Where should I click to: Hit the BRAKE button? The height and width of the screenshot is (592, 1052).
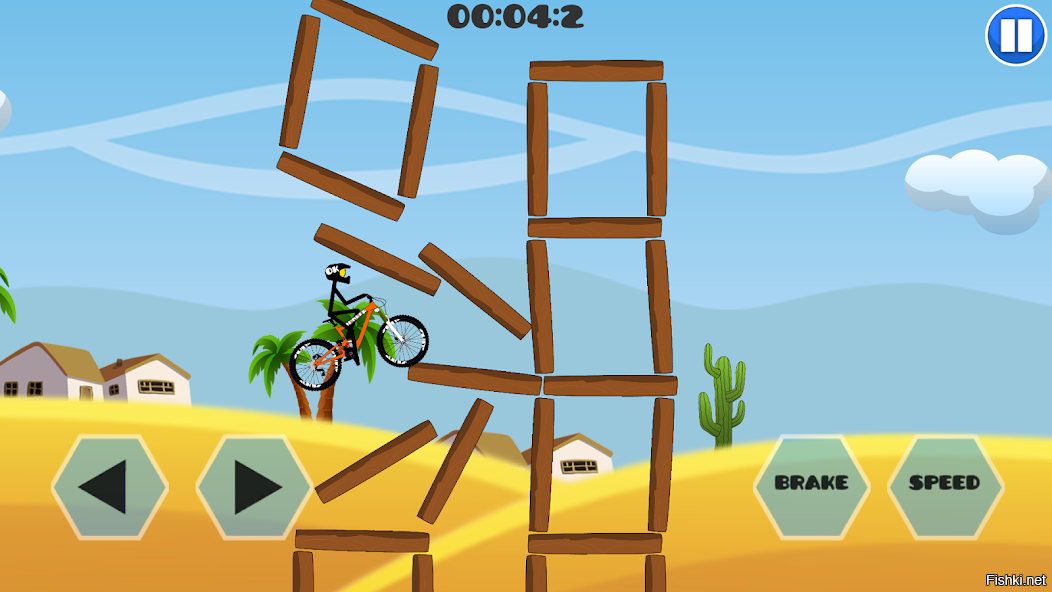point(811,484)
